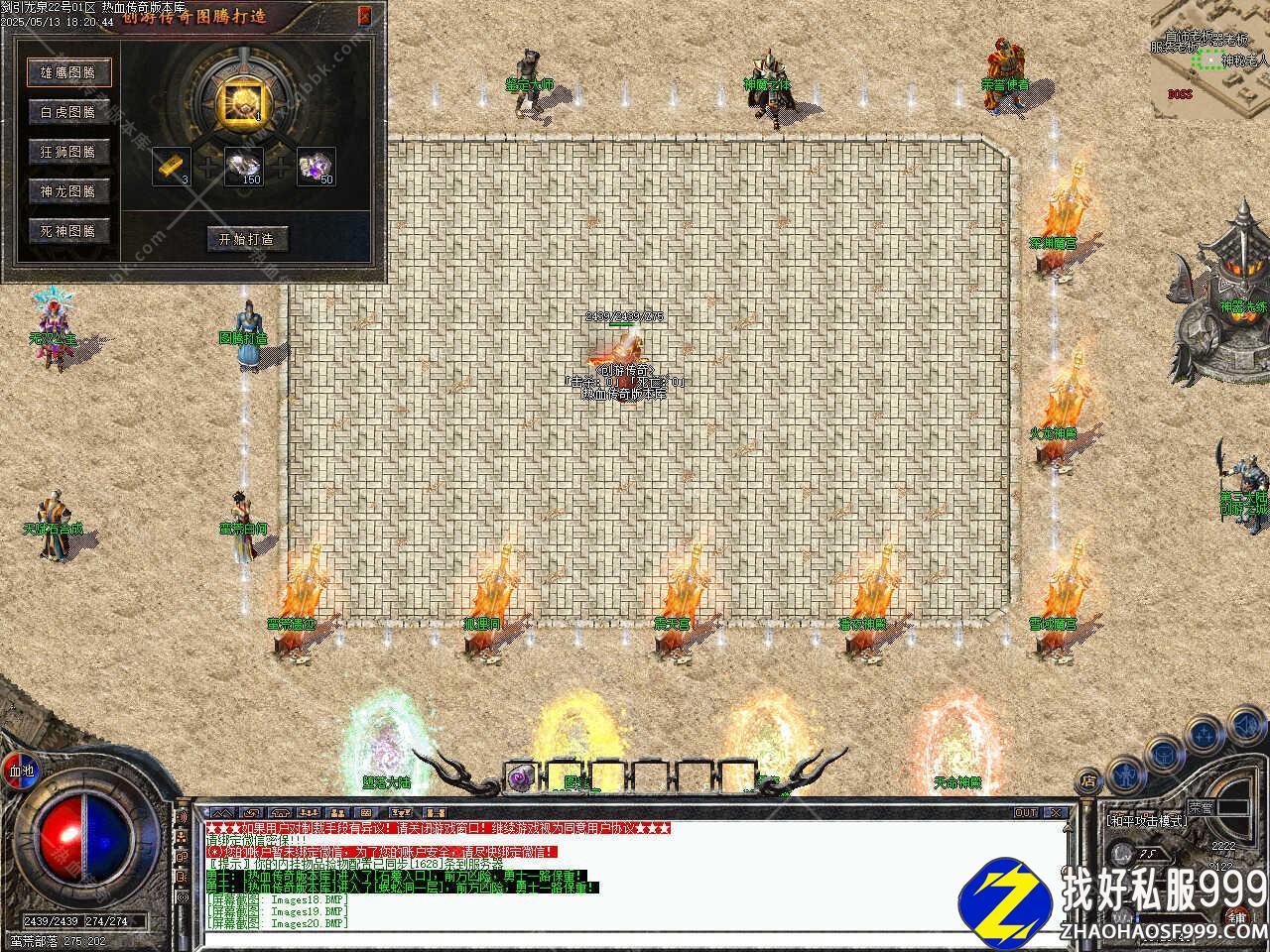Click the OUT button above chat

1026,812
